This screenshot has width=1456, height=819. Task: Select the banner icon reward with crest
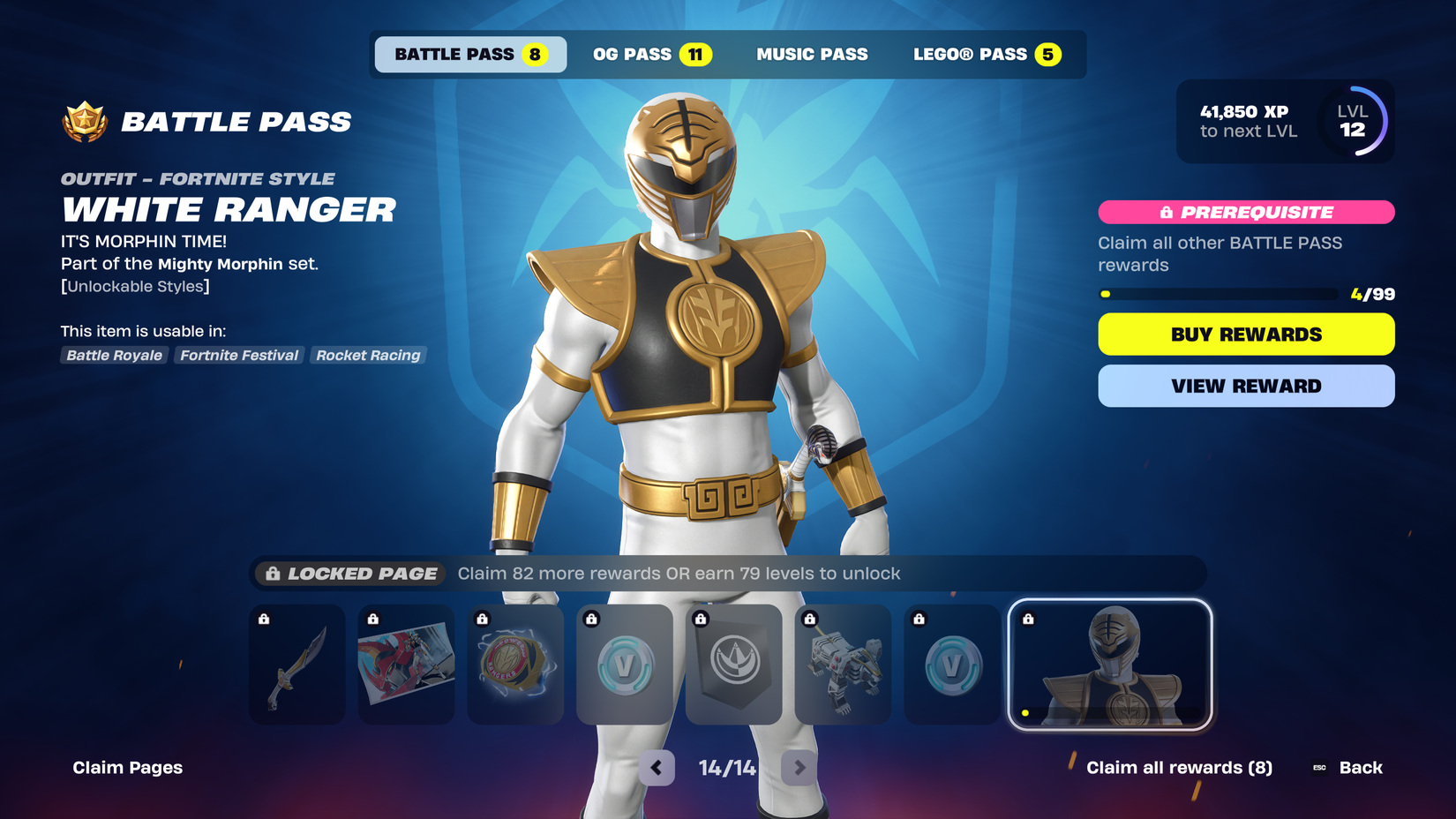tap(734, 665)
